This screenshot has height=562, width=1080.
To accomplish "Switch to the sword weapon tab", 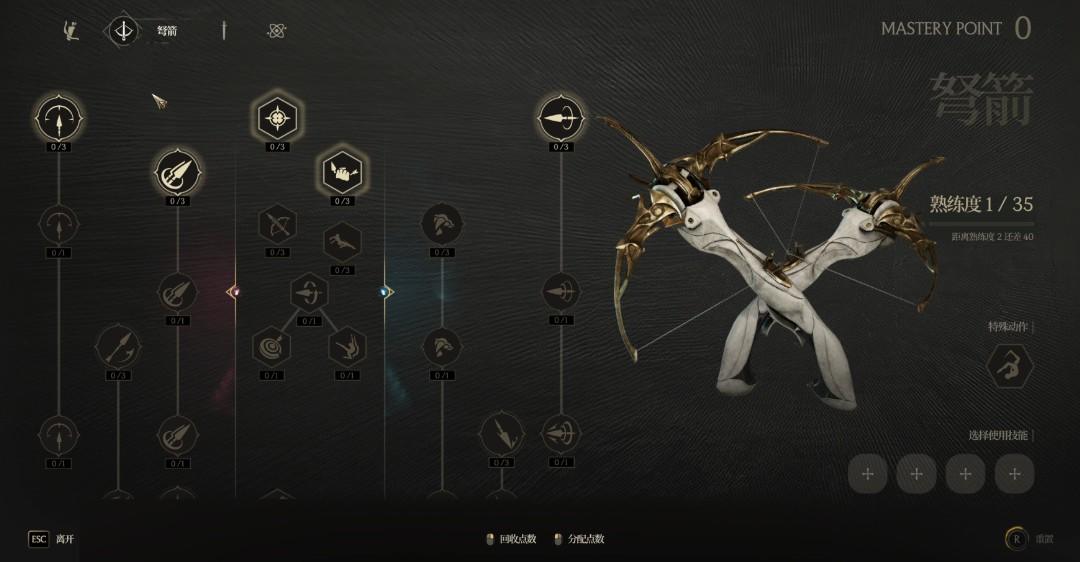I will [224, 31].
